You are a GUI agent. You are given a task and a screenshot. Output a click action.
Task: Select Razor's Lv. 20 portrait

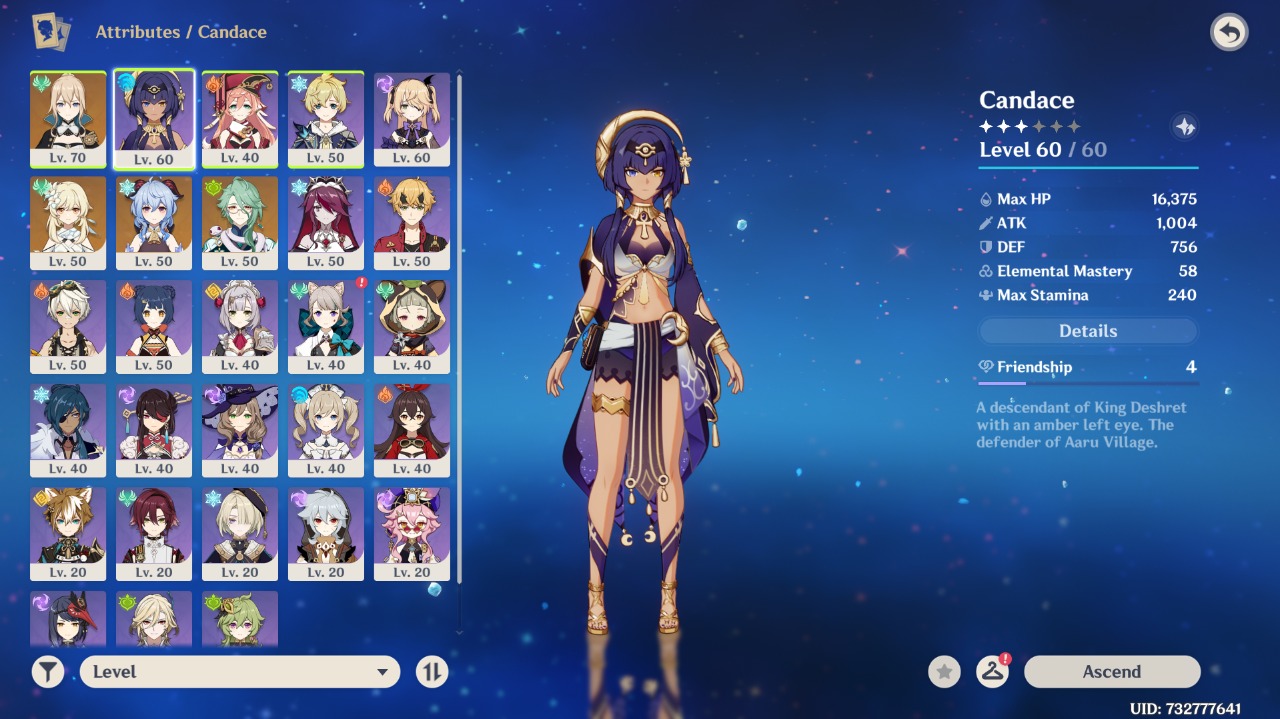click(326, 534)
